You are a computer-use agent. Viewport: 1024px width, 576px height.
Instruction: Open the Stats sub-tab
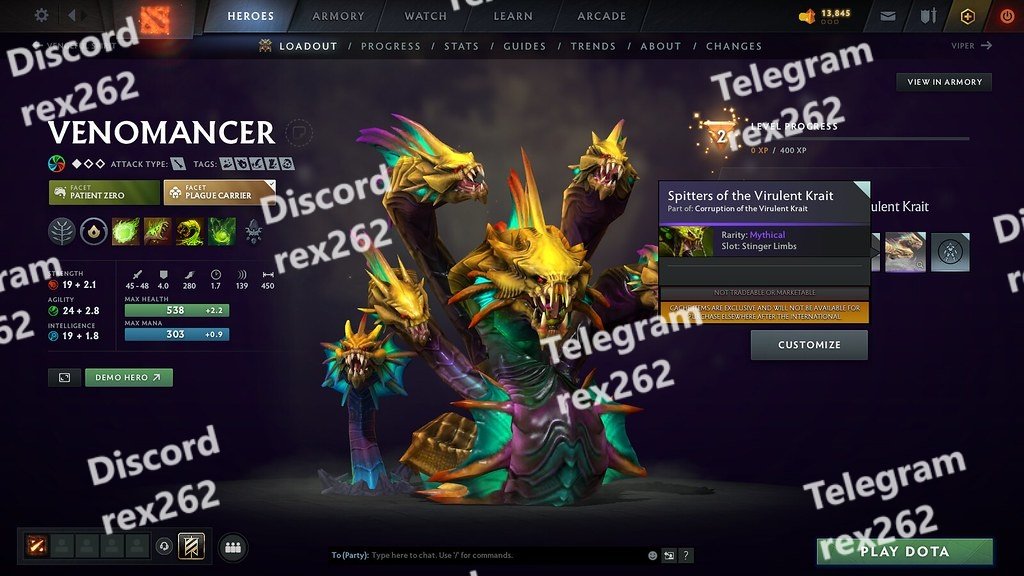pos(461,46)
